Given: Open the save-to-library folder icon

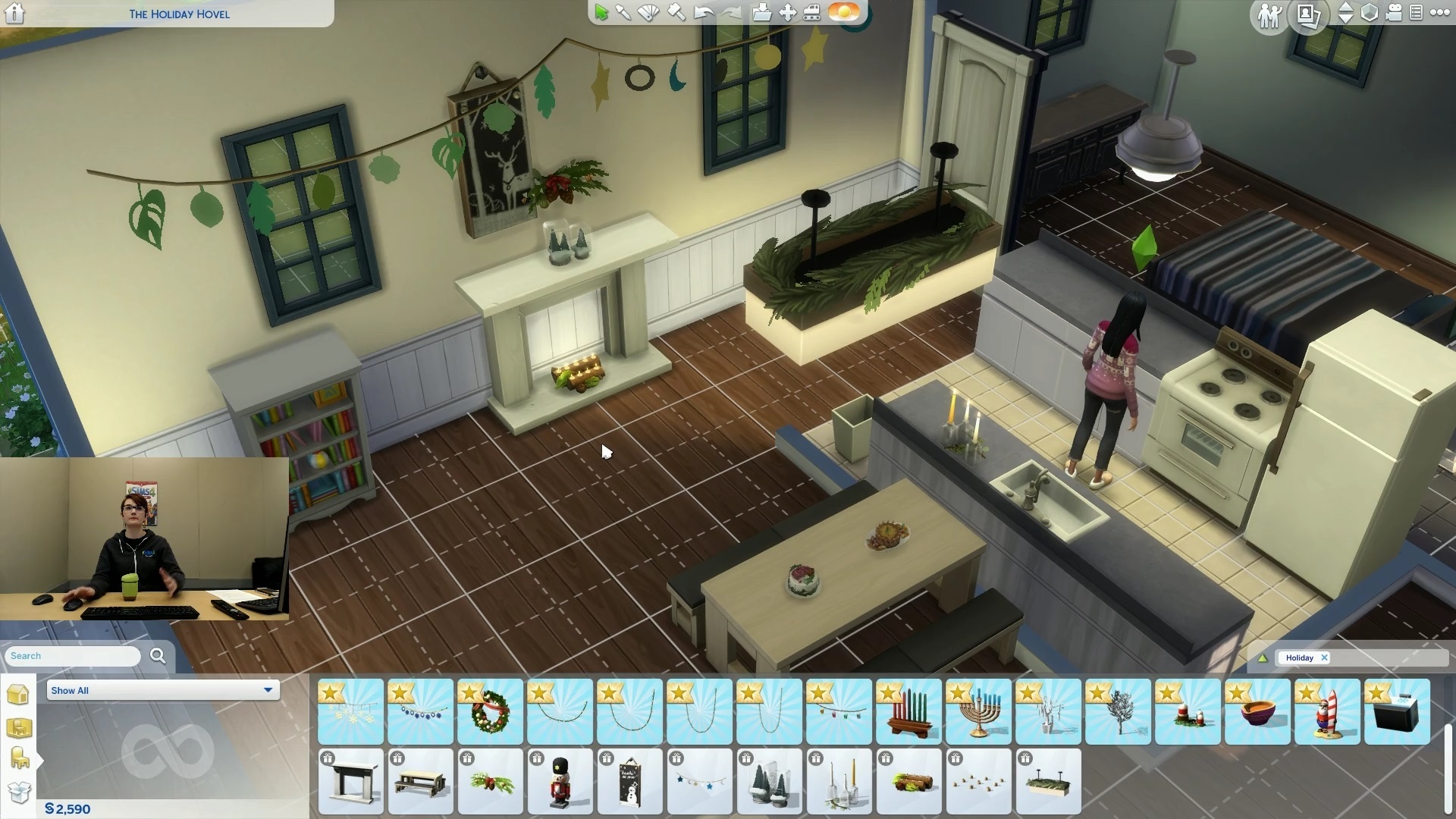Looking at the screenshot, I should click(761, 13).
